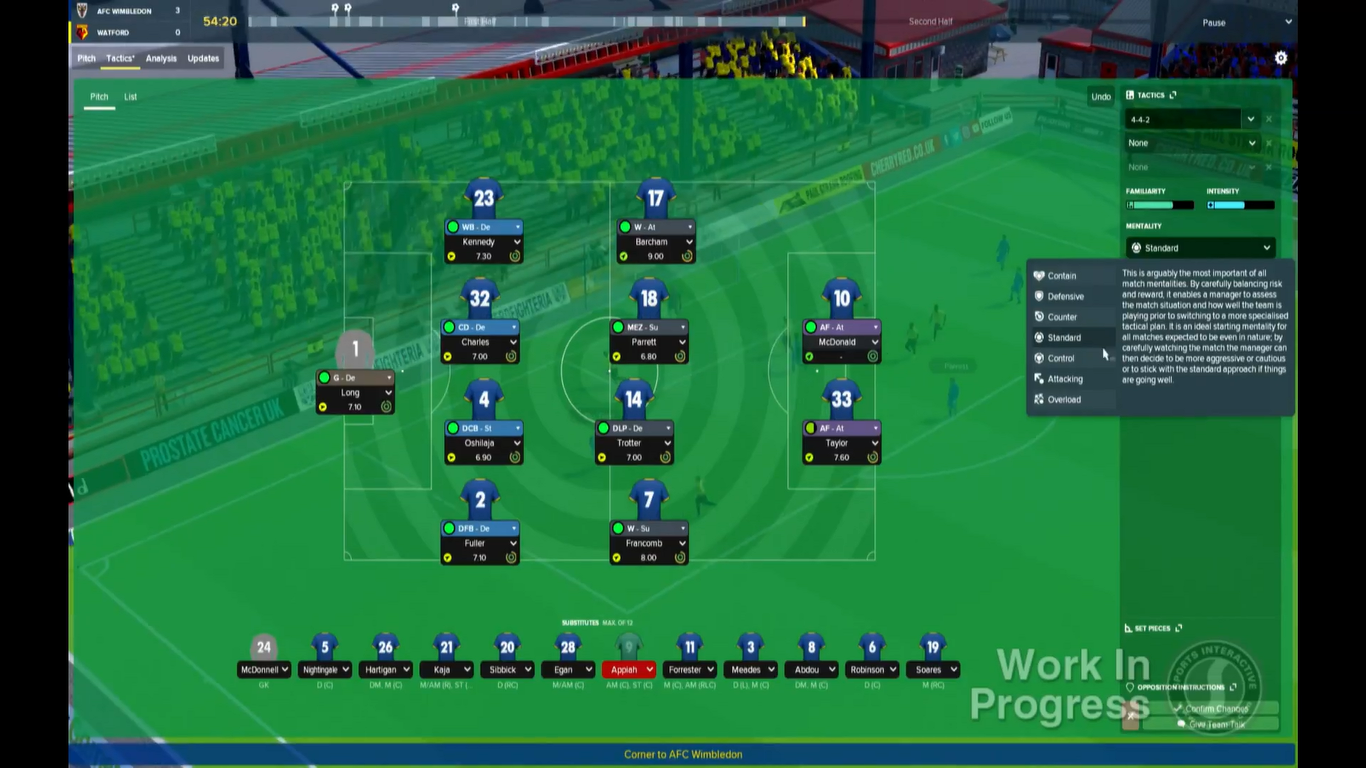
Task: Select the Counter mentality option
Action: point(1060,316)
